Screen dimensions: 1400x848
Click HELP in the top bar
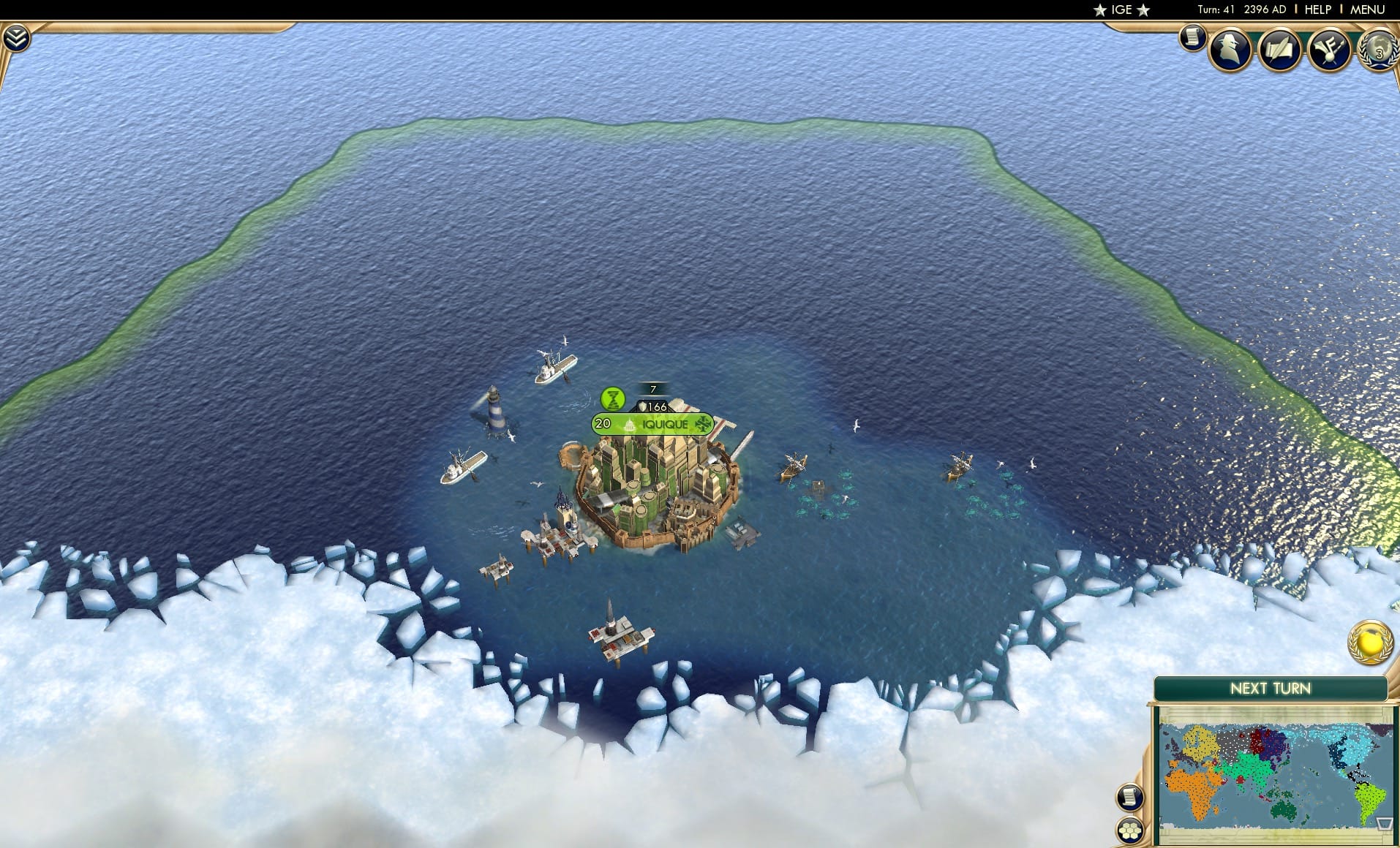pos(1316,10)
